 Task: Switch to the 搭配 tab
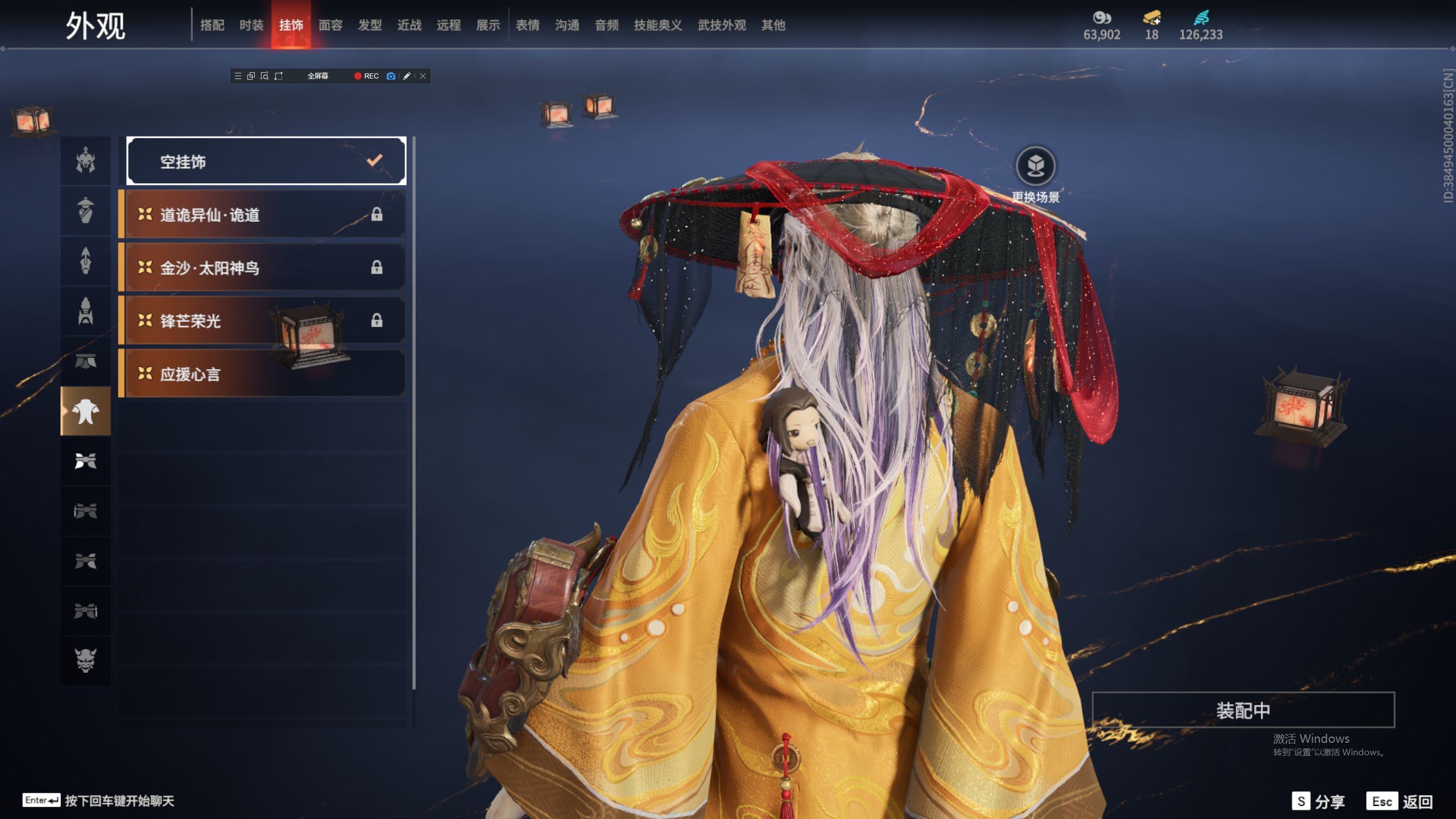tap(212, 25)
